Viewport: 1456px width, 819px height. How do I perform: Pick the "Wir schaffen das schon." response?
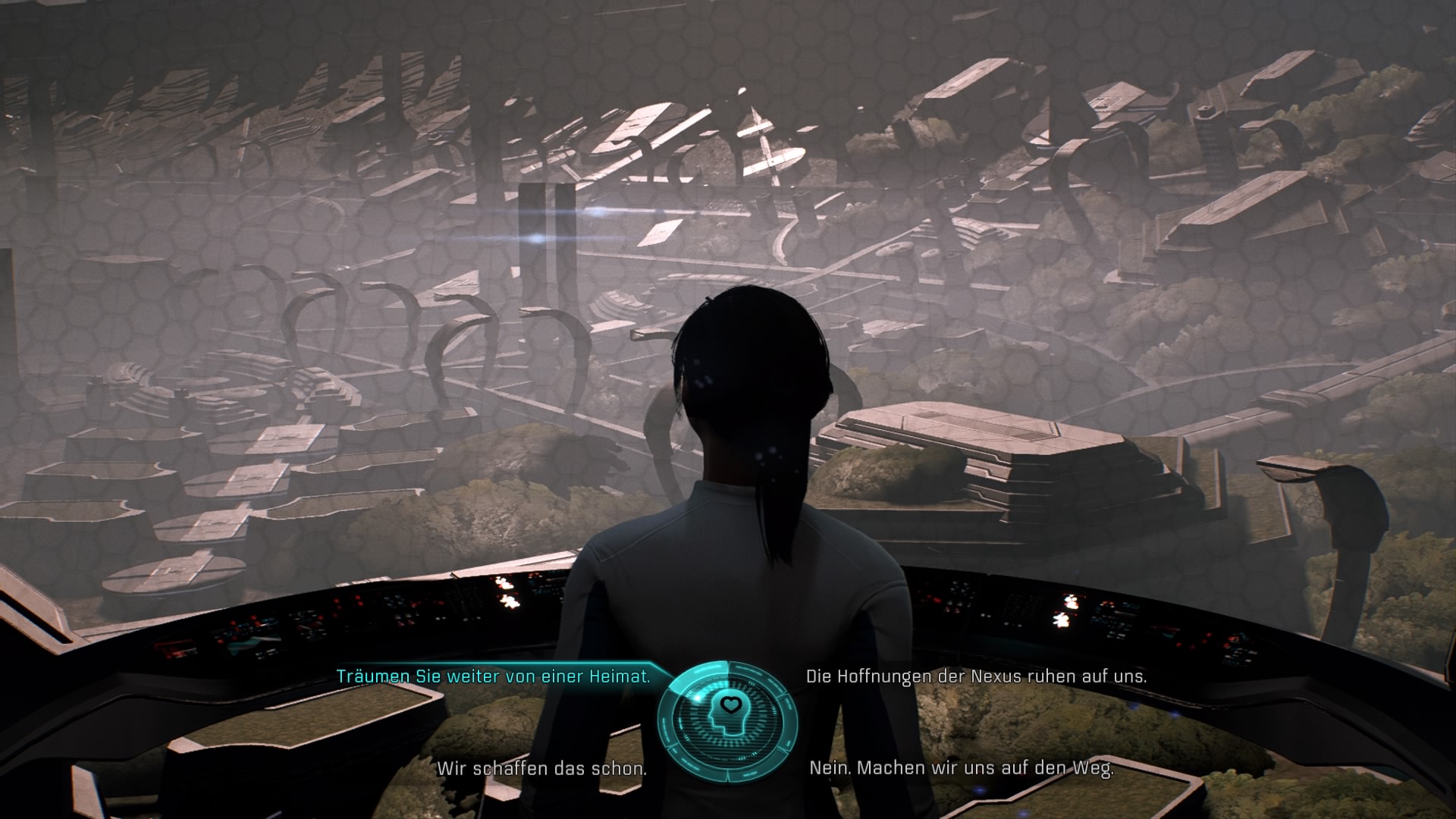click(541, 768)
